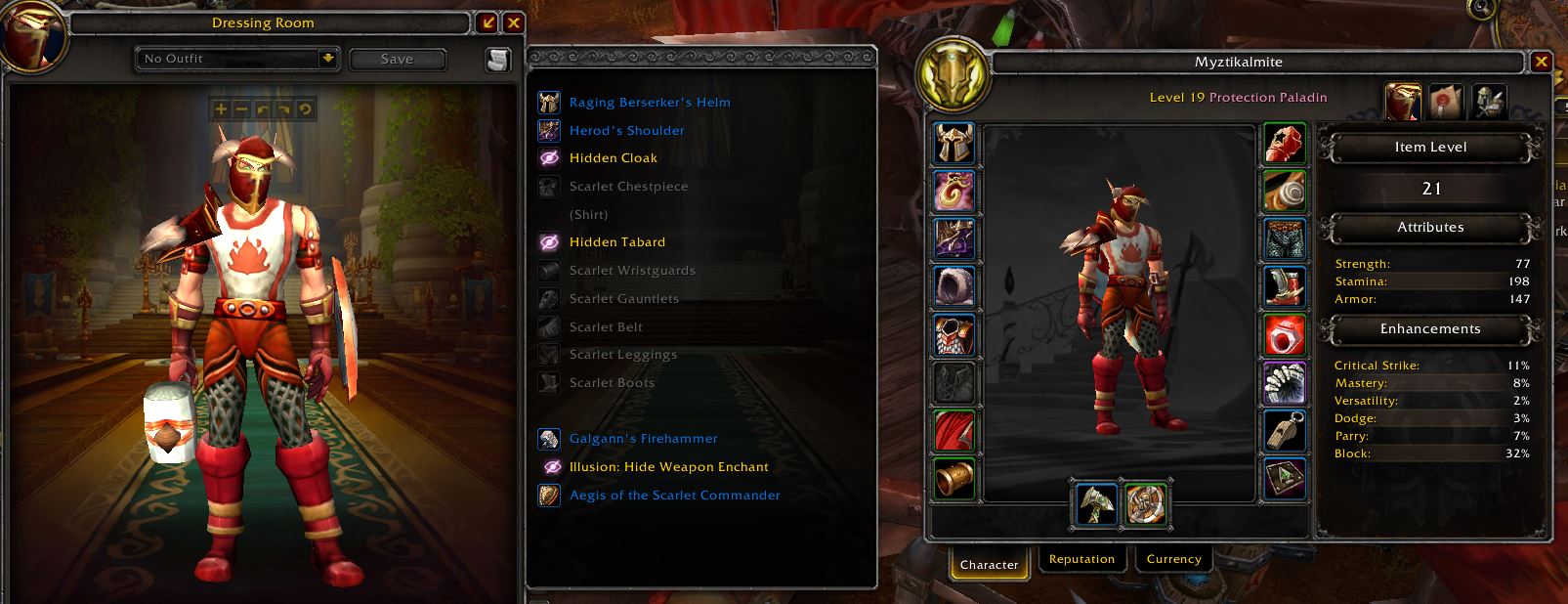The width and height of the screenshot is (1568, 604).
Task: Select Herod's Shoulder in the outfit list
Action: click(626, 131)
